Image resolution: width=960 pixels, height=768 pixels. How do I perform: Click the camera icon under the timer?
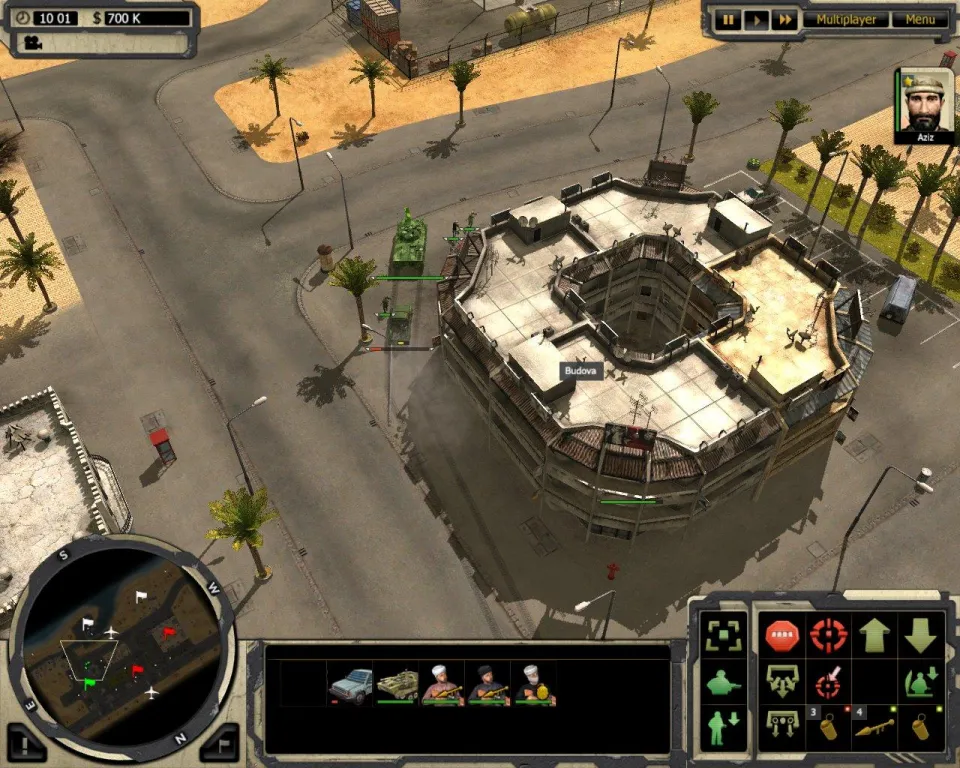click(x=33, y=43)
